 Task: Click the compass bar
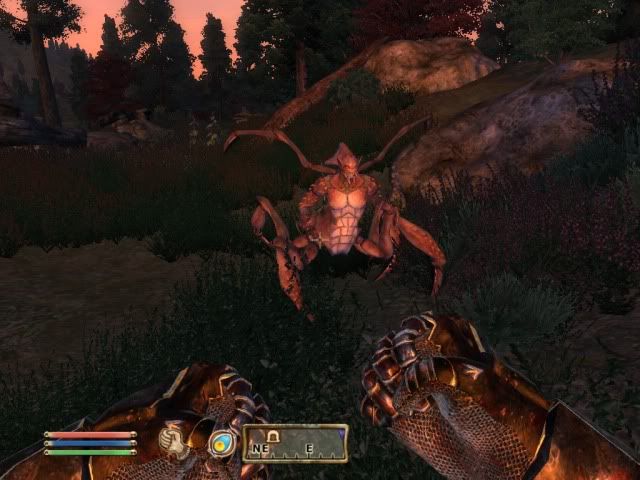point(295,443)
